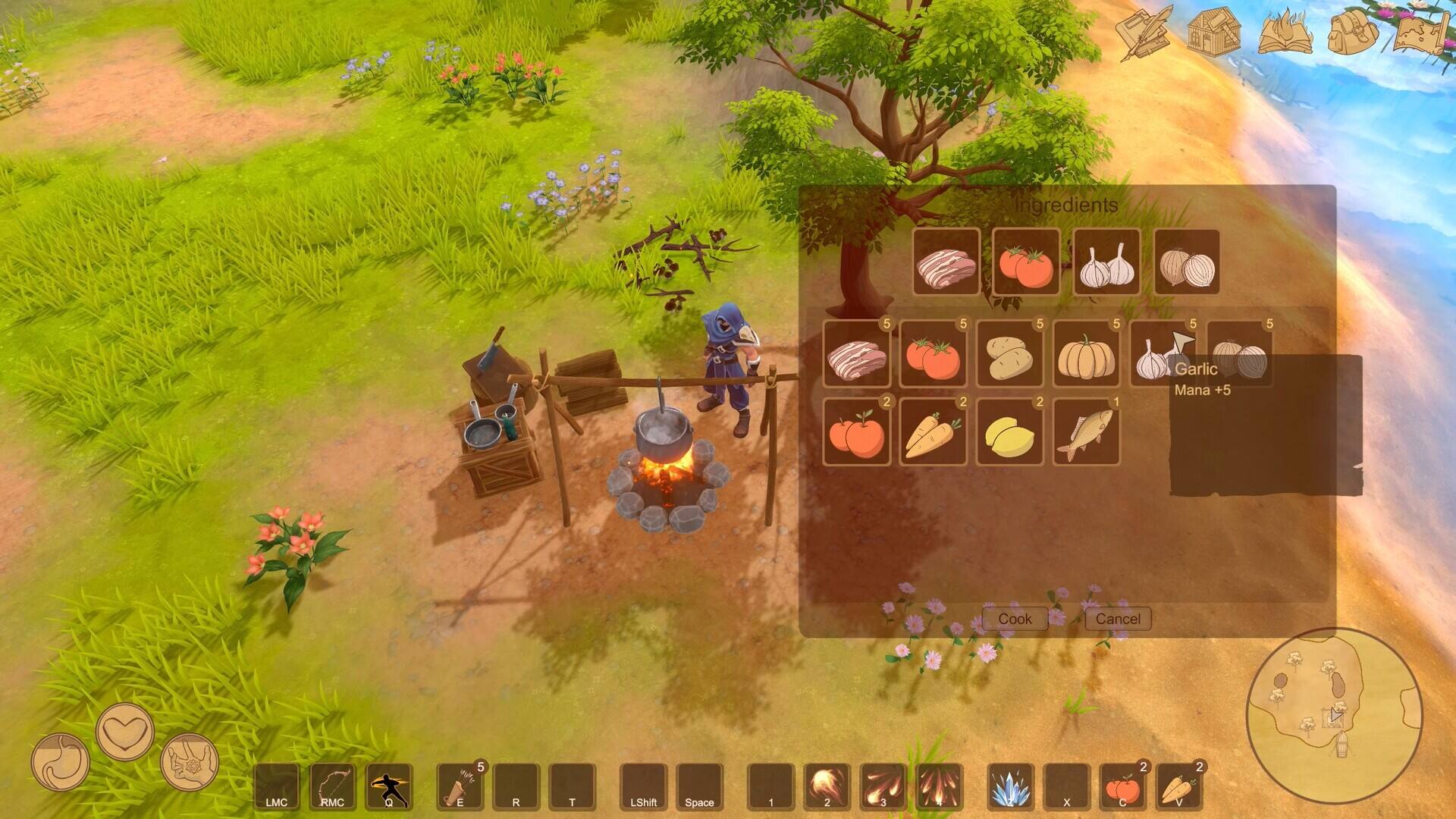Select the bow in the RMC slot

pos(332,786)
